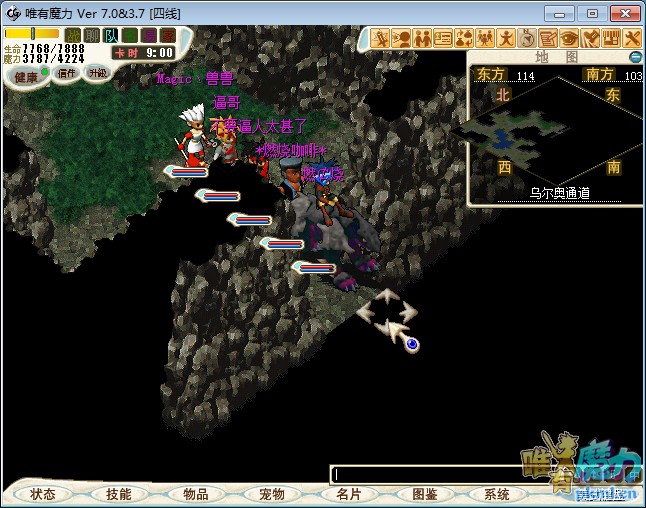646x508 pixels.
Task: Open the 图鉴 album menu
Action: pyautogui.click(x=423, y=494)
